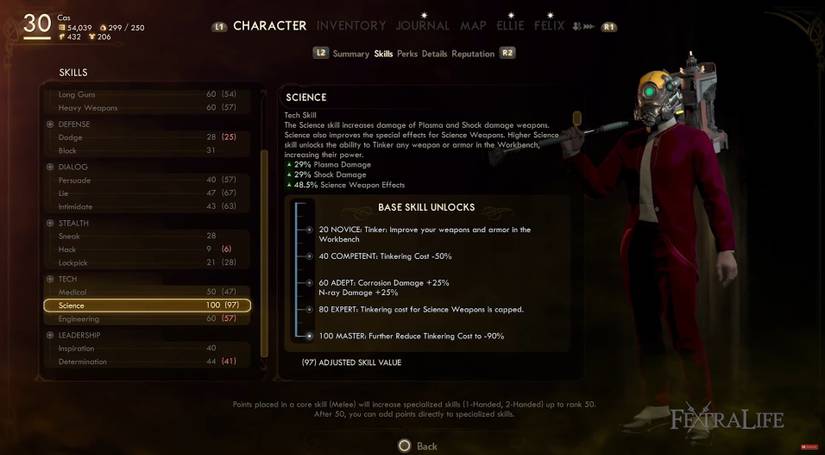
Task: Select Ellie's companion tab
Action: pos(510,26)
